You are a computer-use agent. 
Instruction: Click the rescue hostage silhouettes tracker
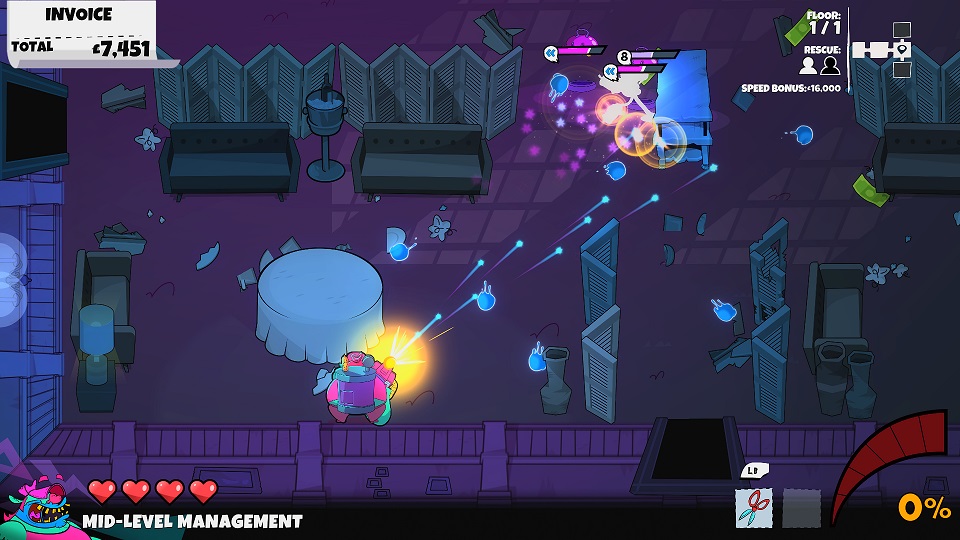(819, 65)
